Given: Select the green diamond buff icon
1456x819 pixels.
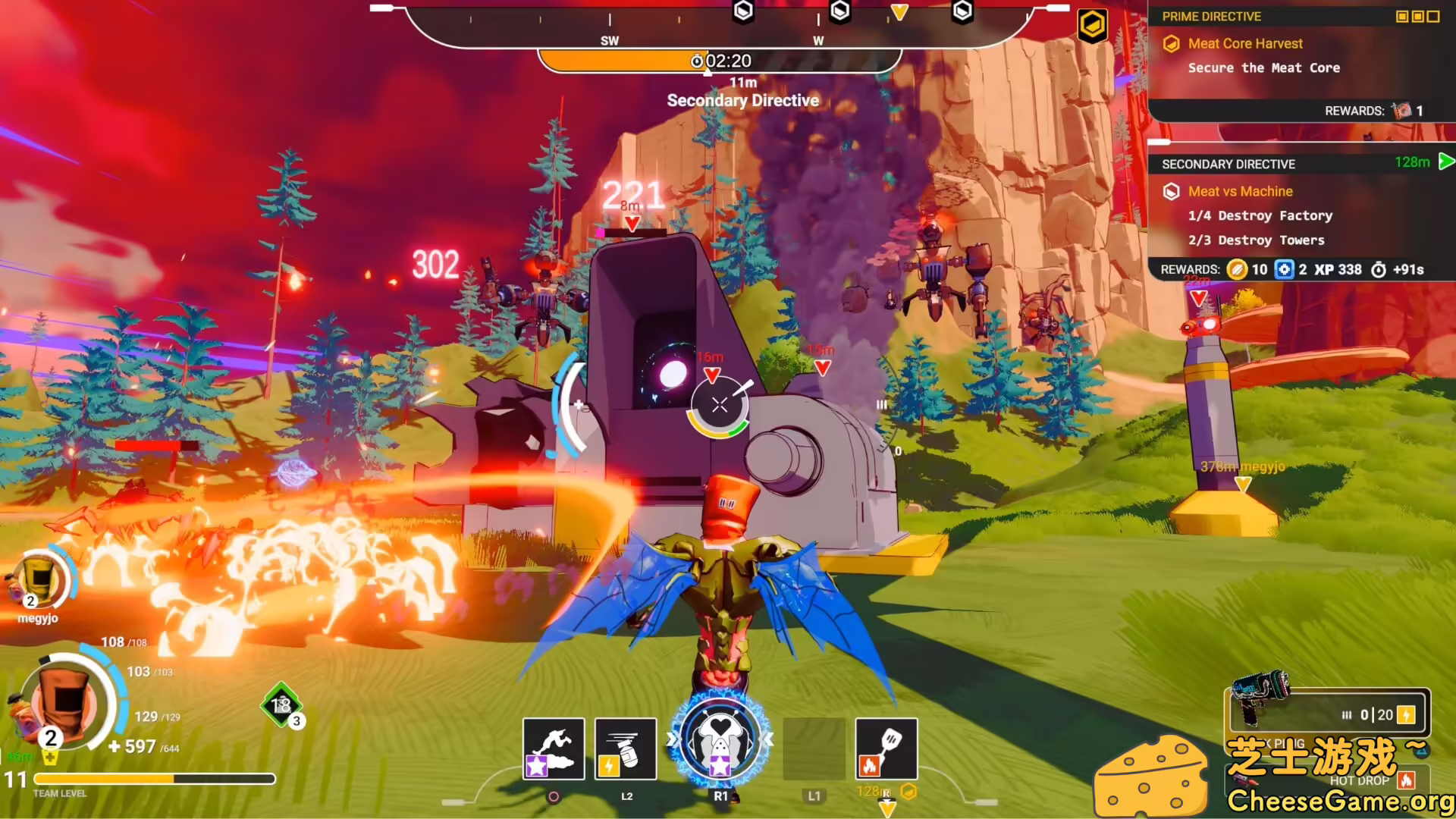Looking at the screenshot, I should 281,705.
